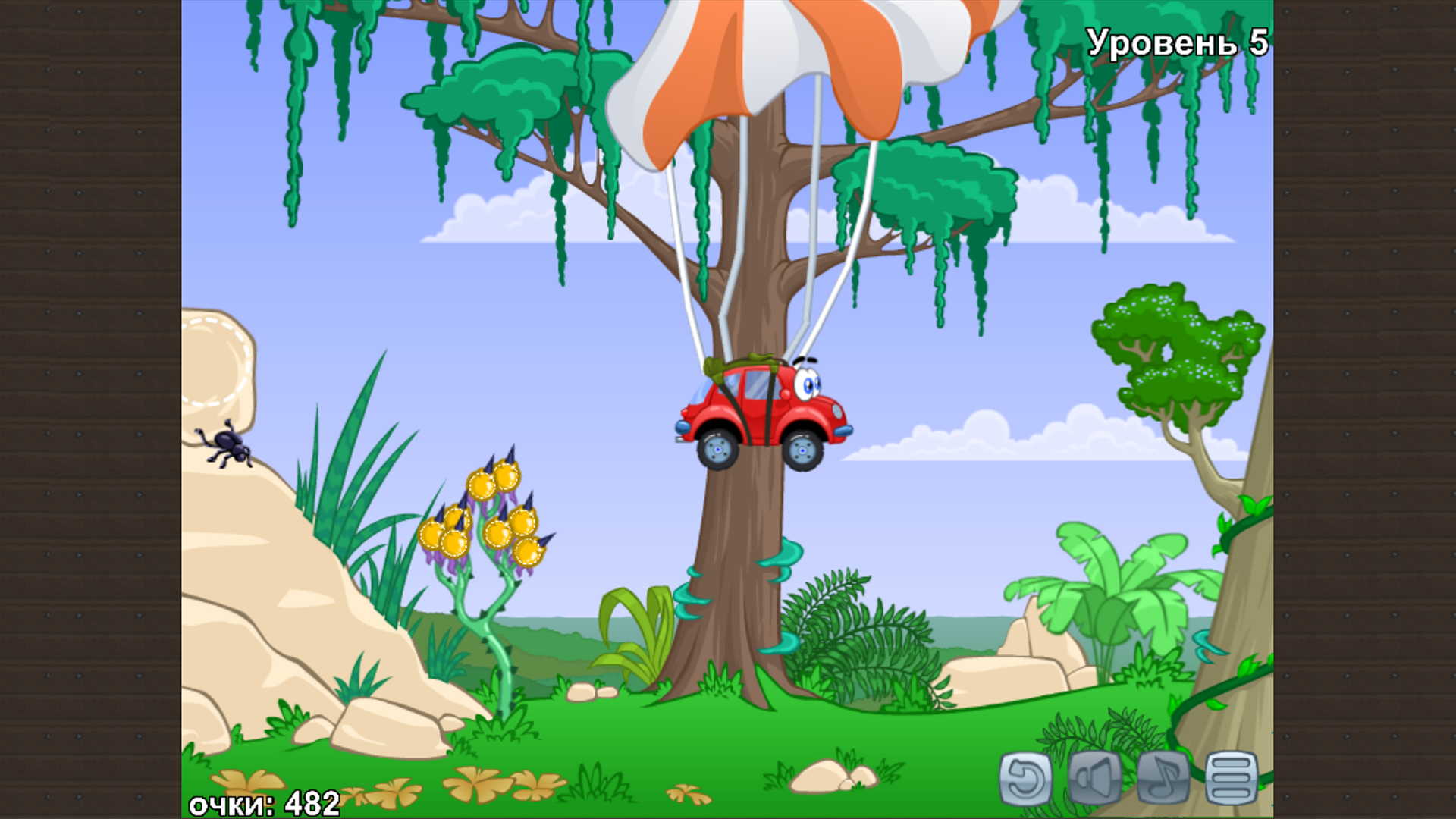Click the "очки: 482" score display
This screenshot has width=1456, height=819.
(265, 800)
